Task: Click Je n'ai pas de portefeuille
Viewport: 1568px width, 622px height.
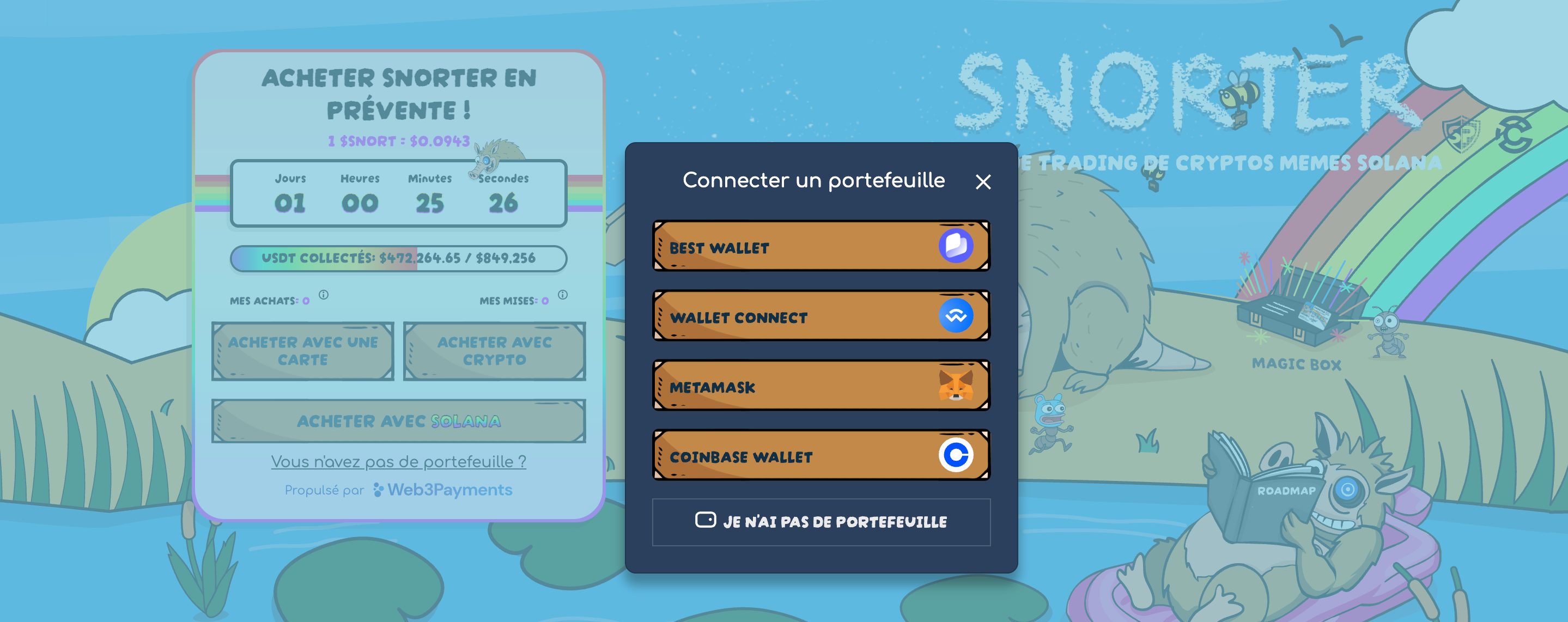Action: pyautogui.click(x=821, y=521)
